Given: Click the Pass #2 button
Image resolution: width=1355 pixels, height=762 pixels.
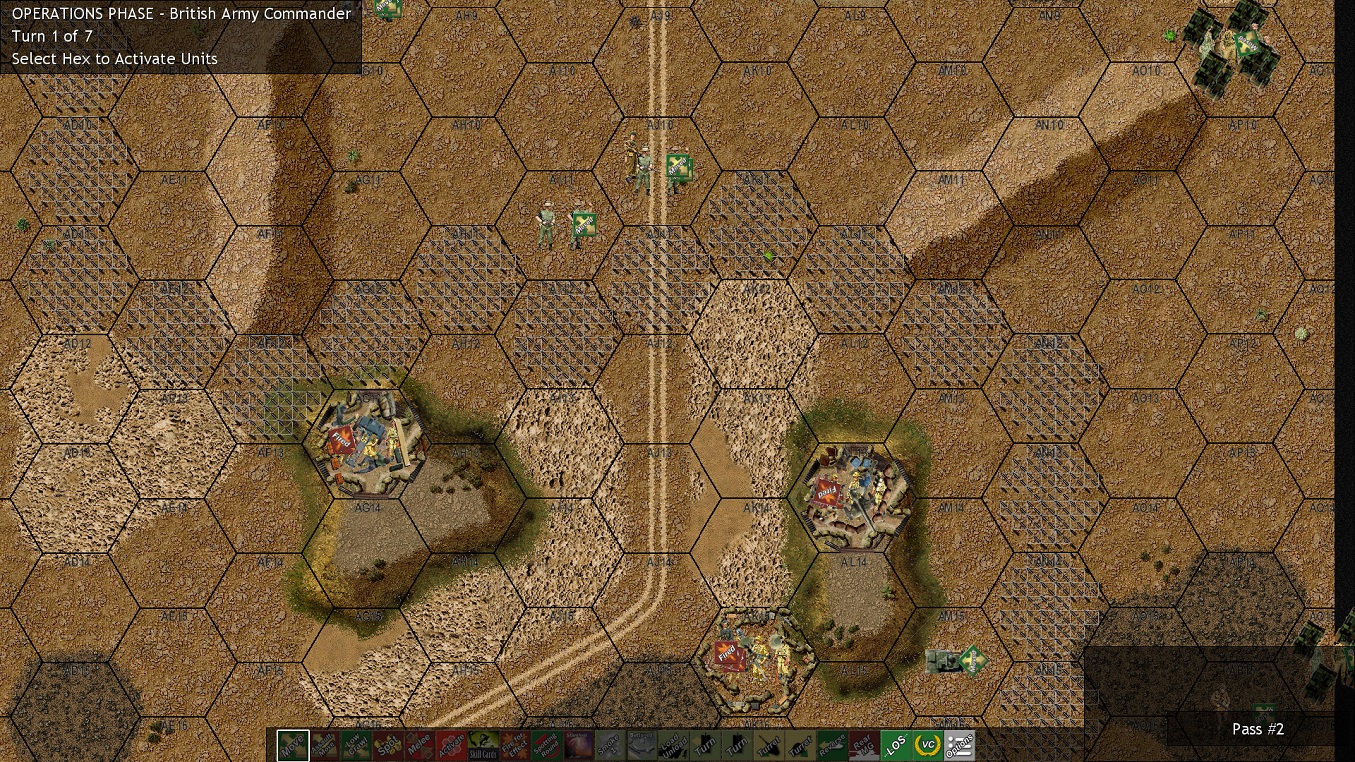Looking at the screenshot, I should [1257, 729].
